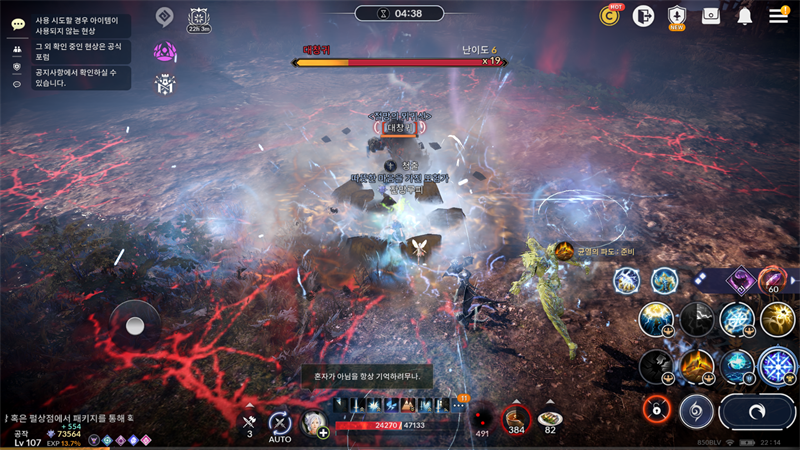Tap the character portrait with plus sign
800x450 pixels.
tap(314, 423)
